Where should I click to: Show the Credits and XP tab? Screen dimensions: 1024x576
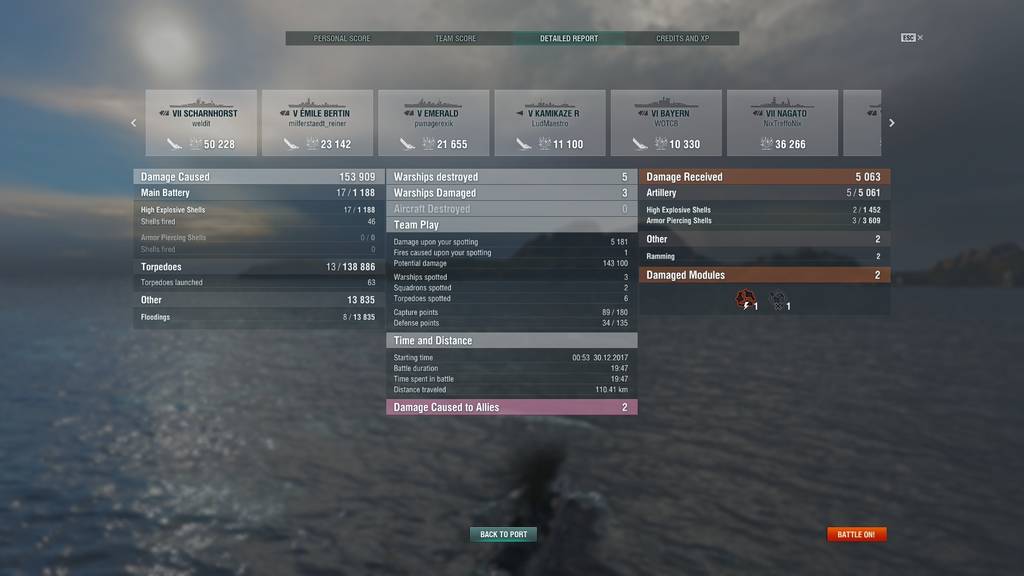pyautogui.click(x=682, y=39)
